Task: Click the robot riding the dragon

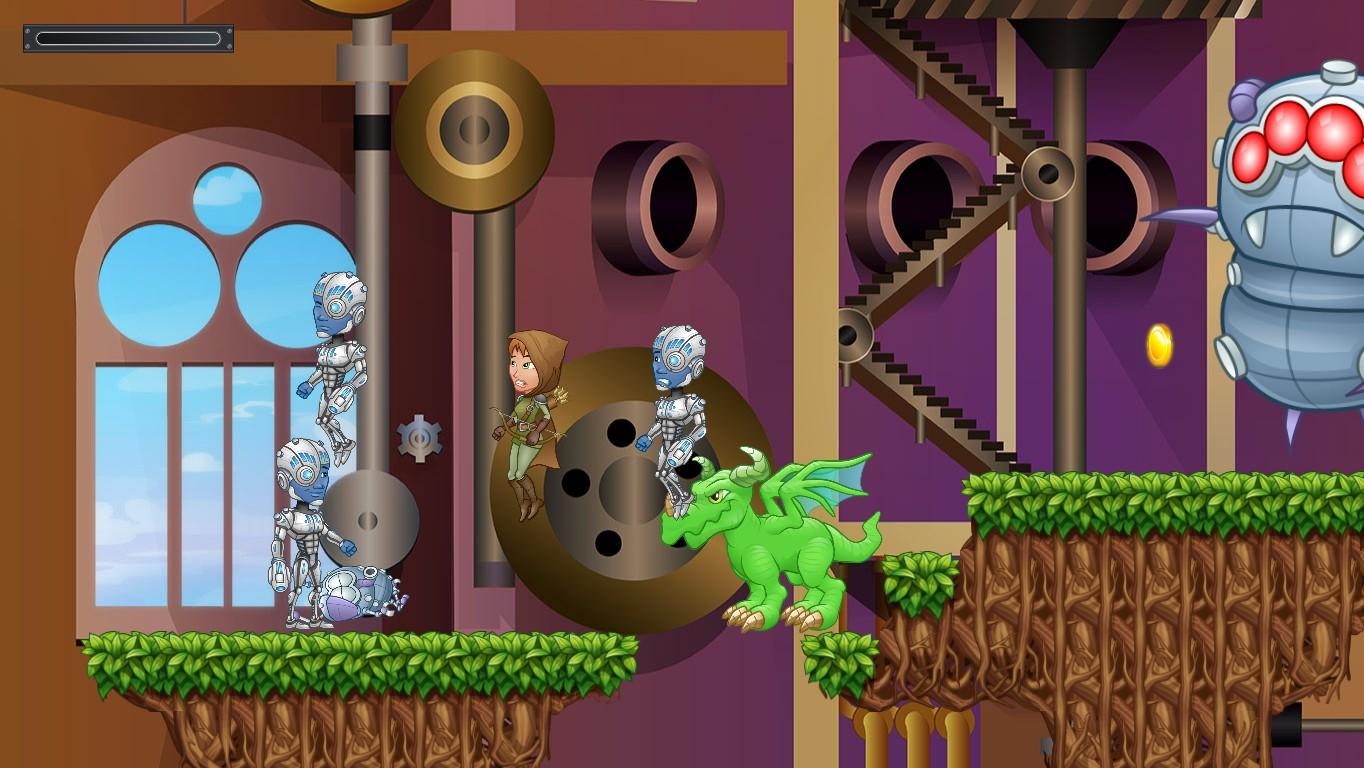Action: (679, 410)
